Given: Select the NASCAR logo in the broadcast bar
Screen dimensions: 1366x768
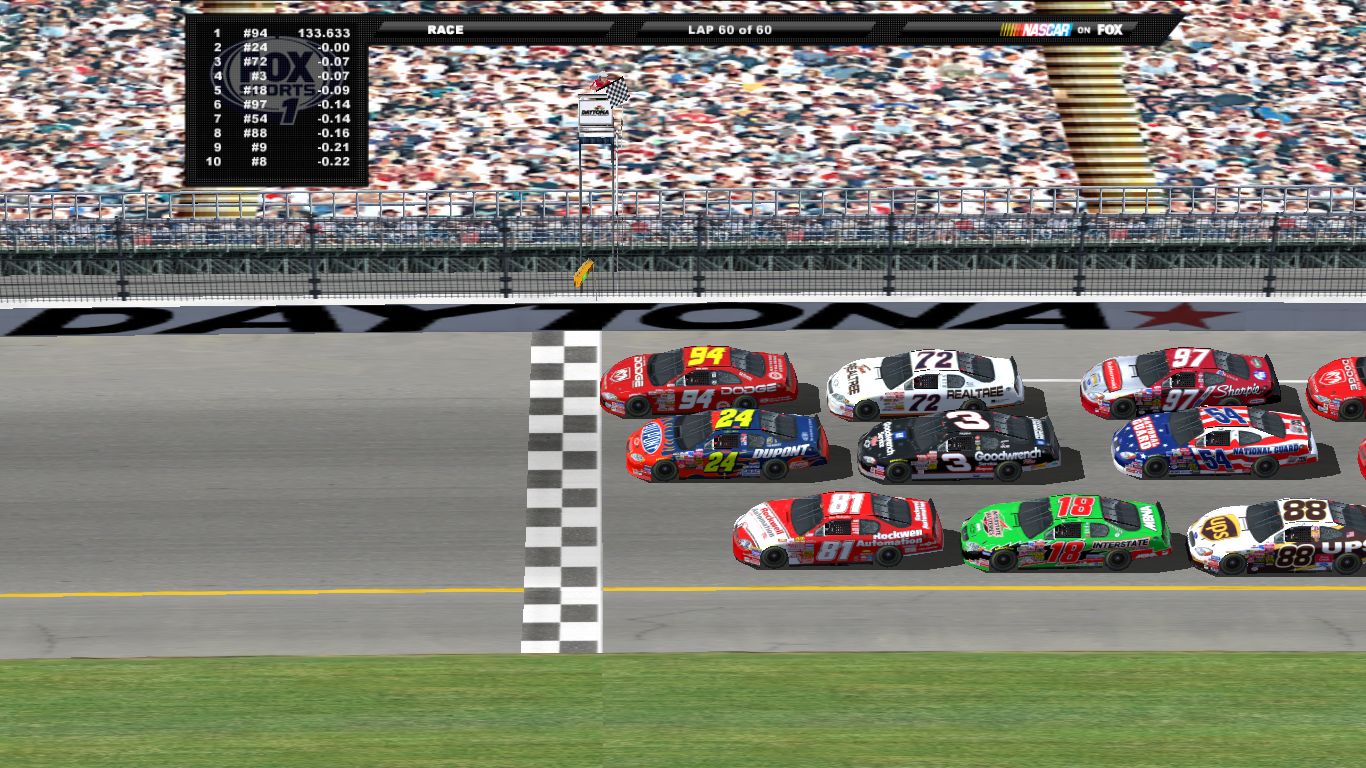Looking at the screenshot, I should 1038,30.
